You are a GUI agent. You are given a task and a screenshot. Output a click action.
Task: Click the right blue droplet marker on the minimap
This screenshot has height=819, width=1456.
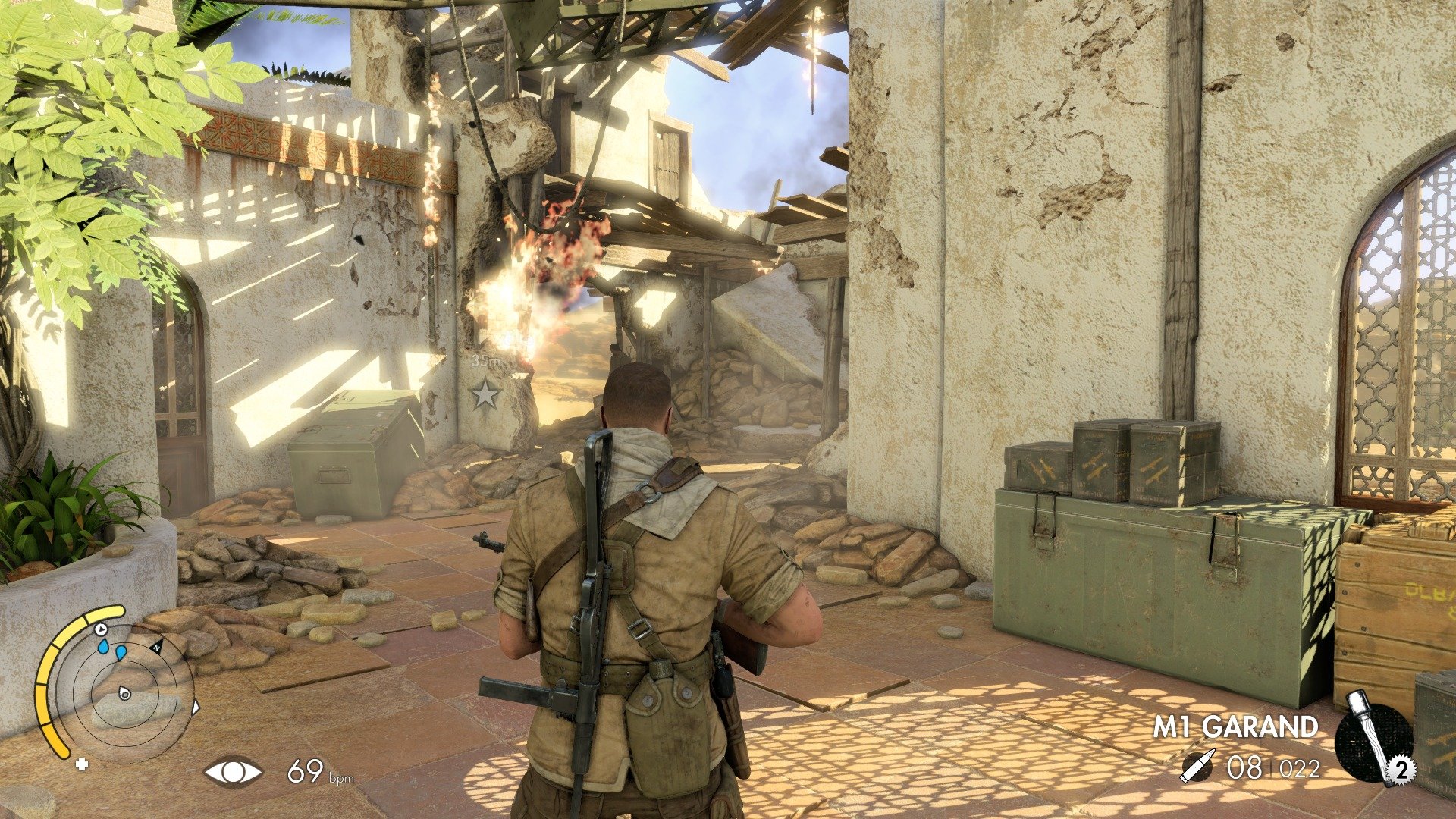coord(121,654)
